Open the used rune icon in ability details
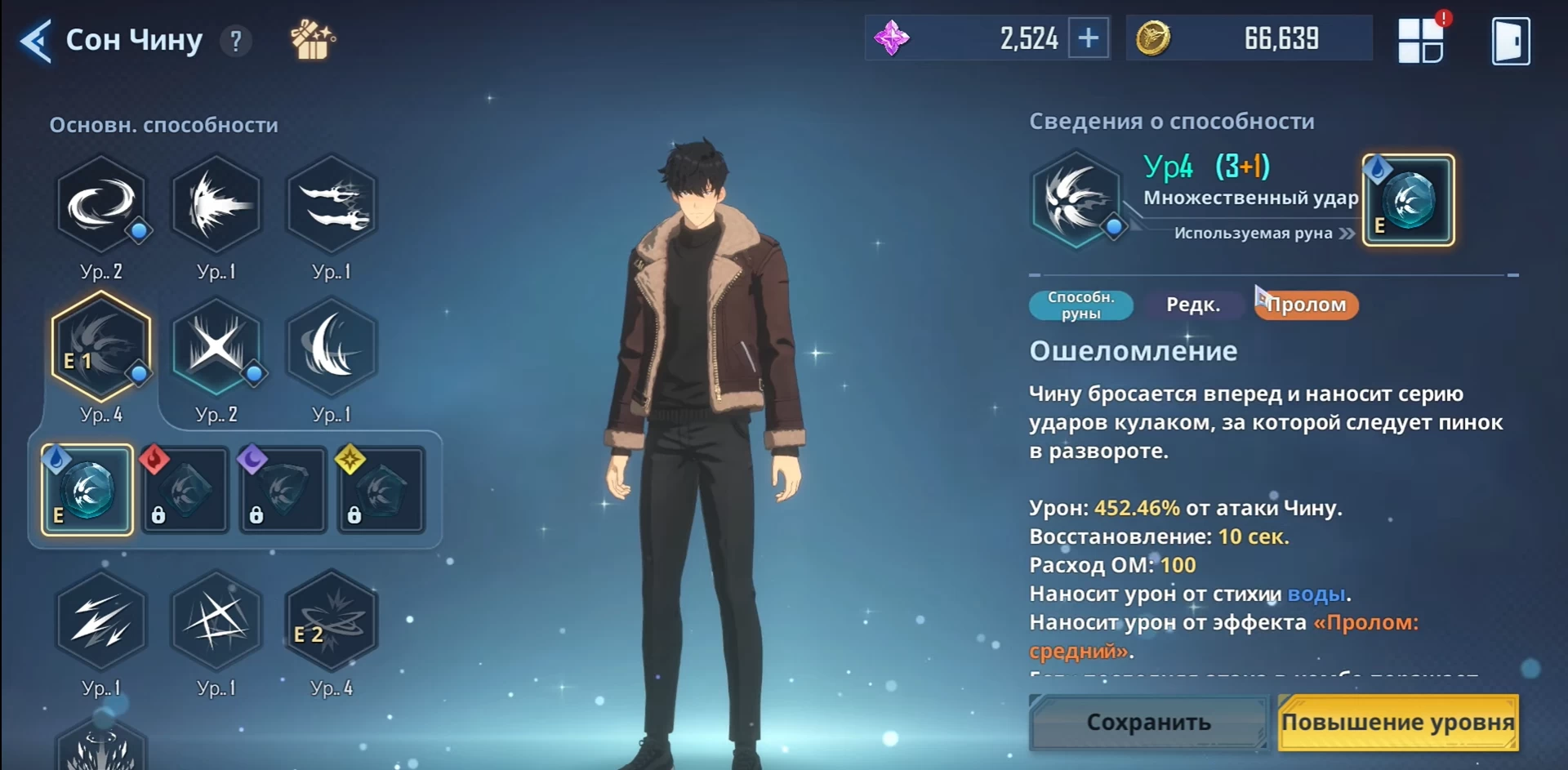The image size is (1568, 770). [1409, 200]
